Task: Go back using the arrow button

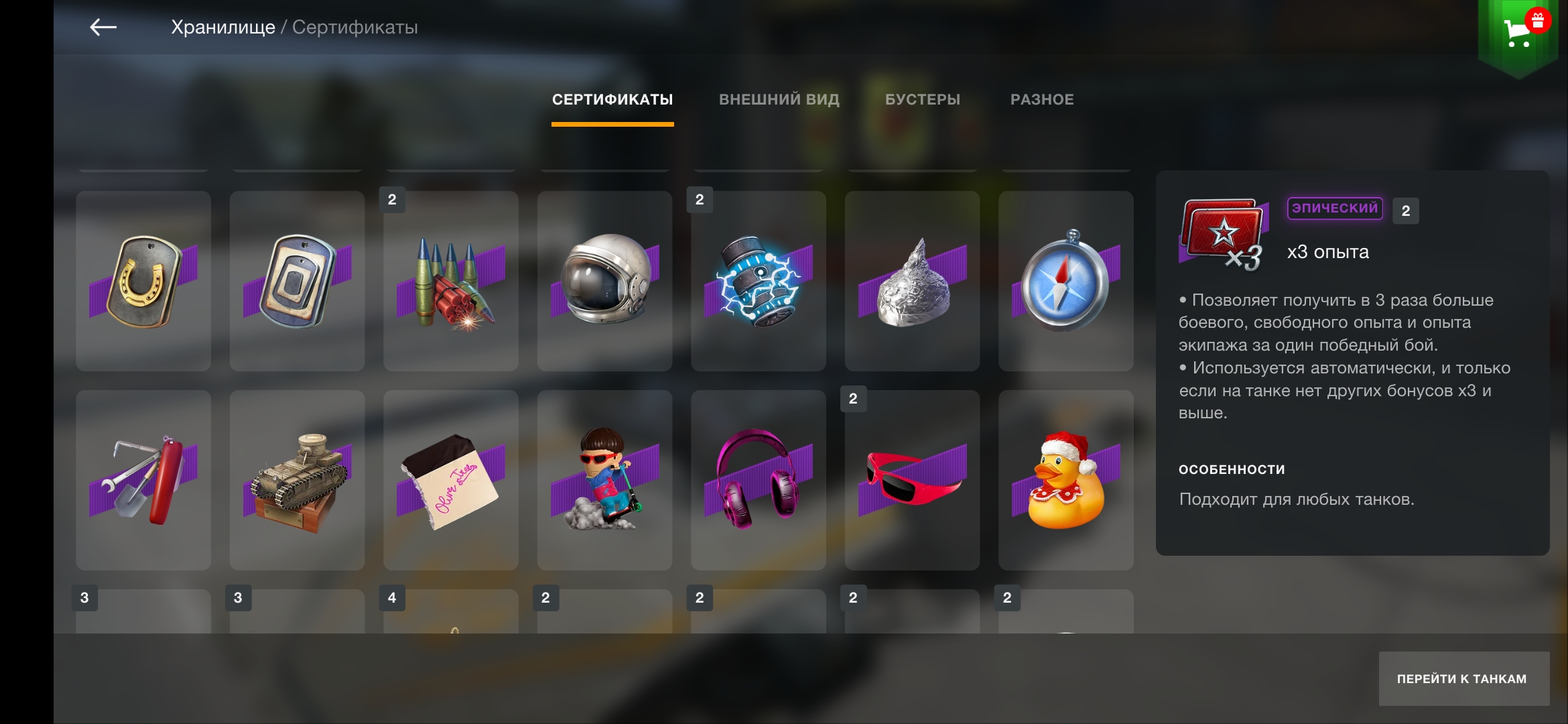Action: tap(103, 27)
